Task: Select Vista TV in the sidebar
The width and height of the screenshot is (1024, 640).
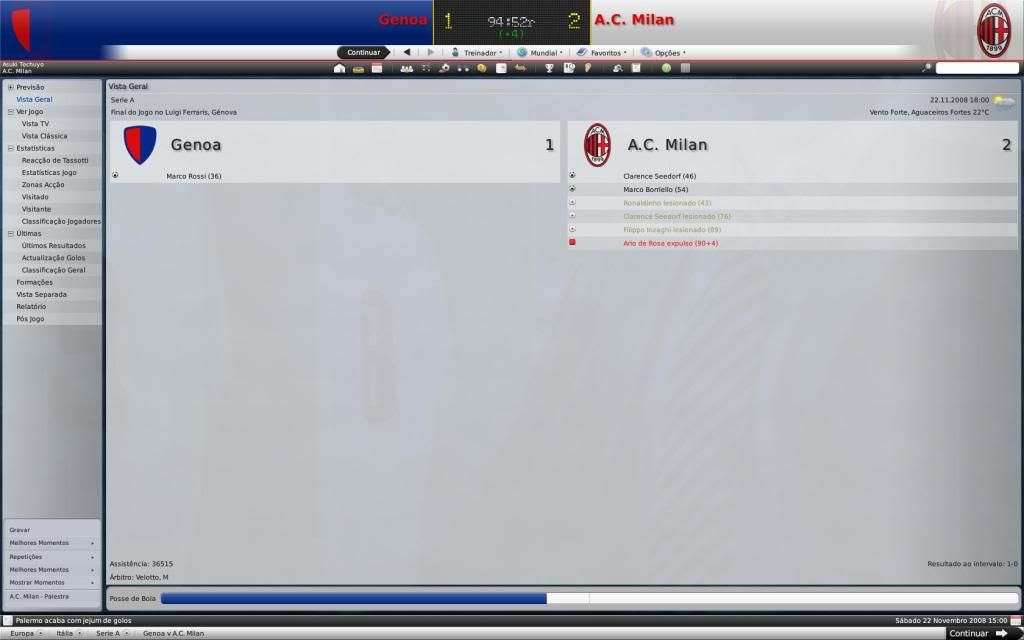Action: [x=35, y=123]
